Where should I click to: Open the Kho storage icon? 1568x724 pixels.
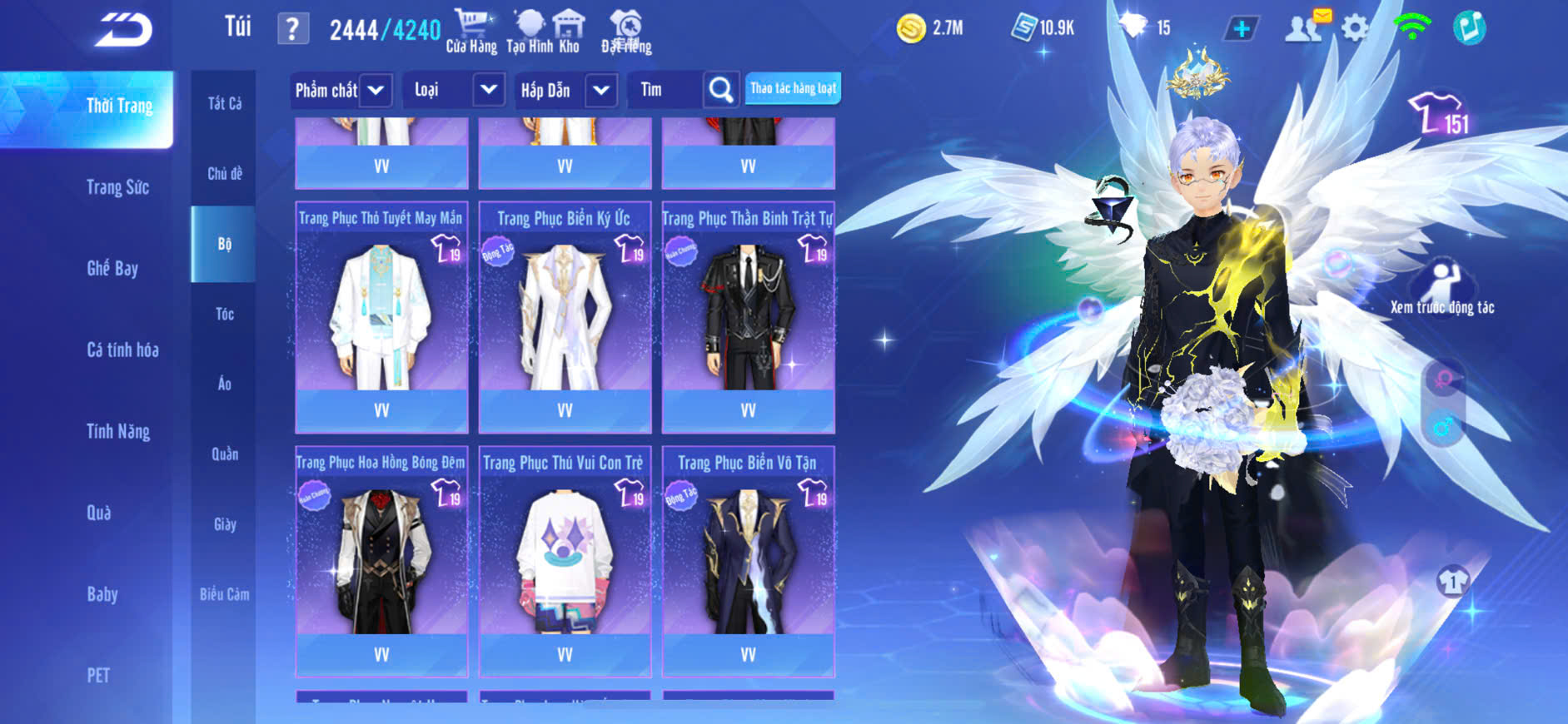(x=569, y=32)
